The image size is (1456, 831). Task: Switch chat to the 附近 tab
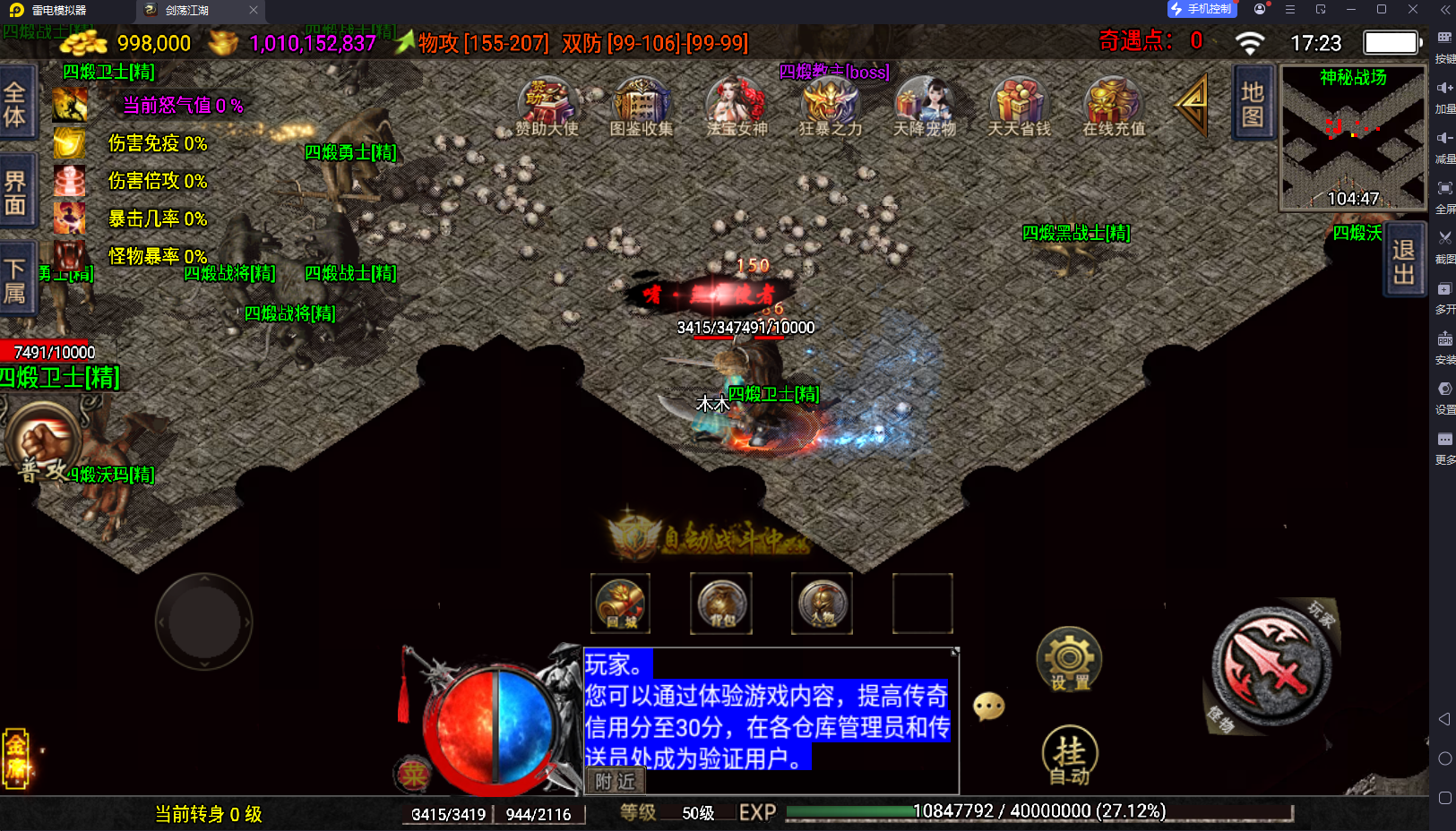pos(615,782)
